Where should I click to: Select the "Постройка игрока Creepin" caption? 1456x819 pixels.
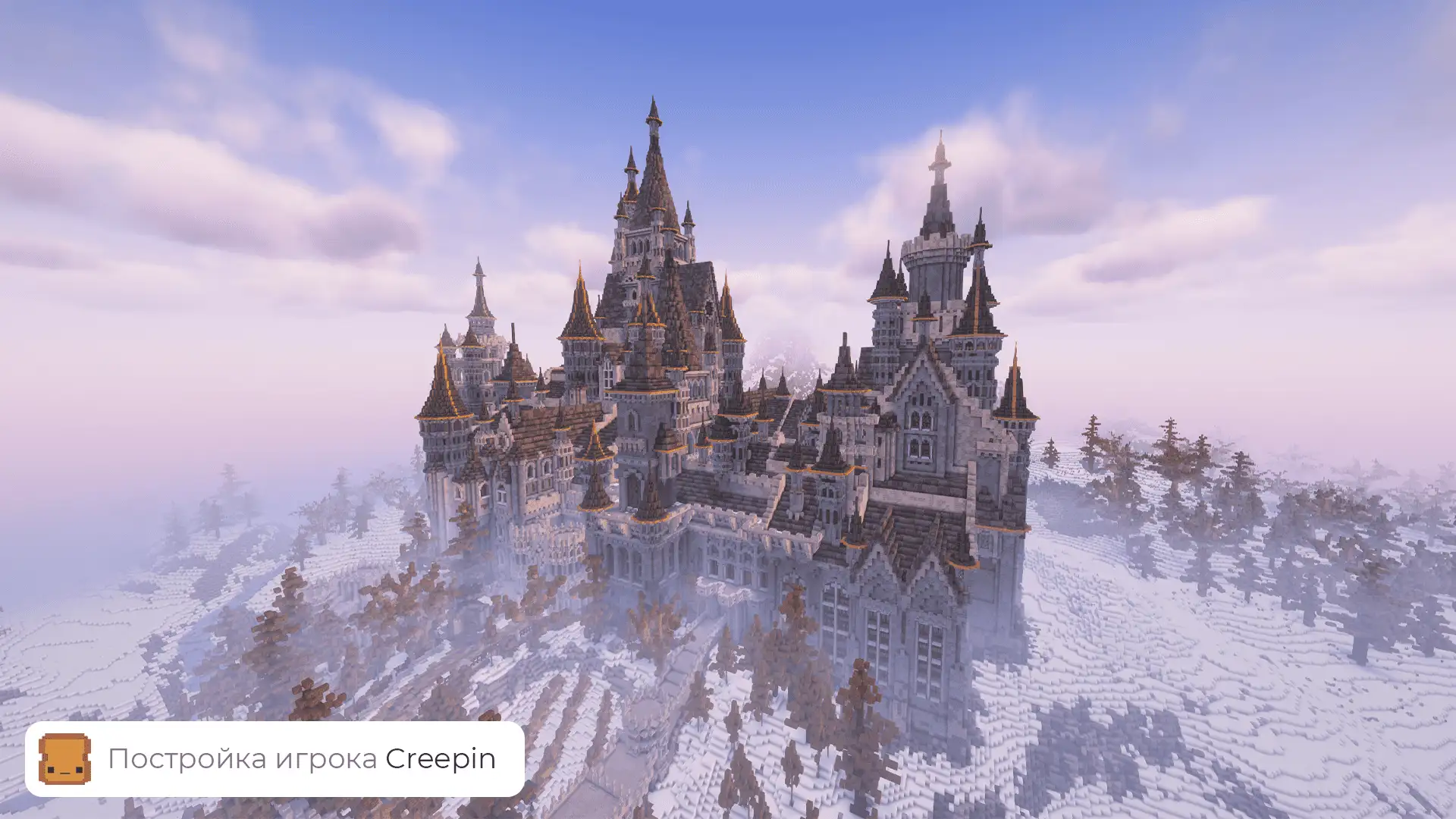[x=302, y=758]
